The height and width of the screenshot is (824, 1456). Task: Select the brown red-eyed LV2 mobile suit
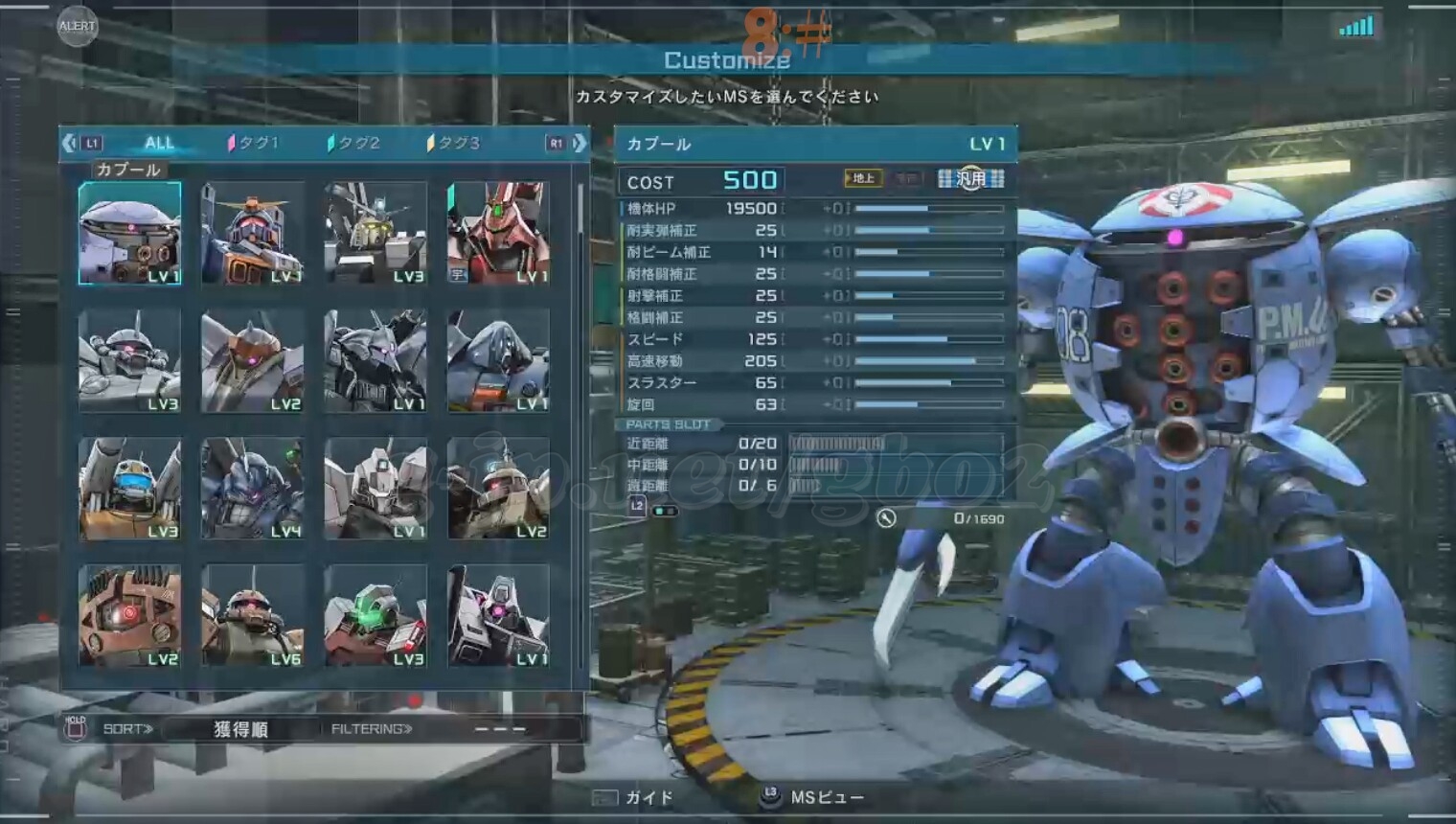(130, 616)
